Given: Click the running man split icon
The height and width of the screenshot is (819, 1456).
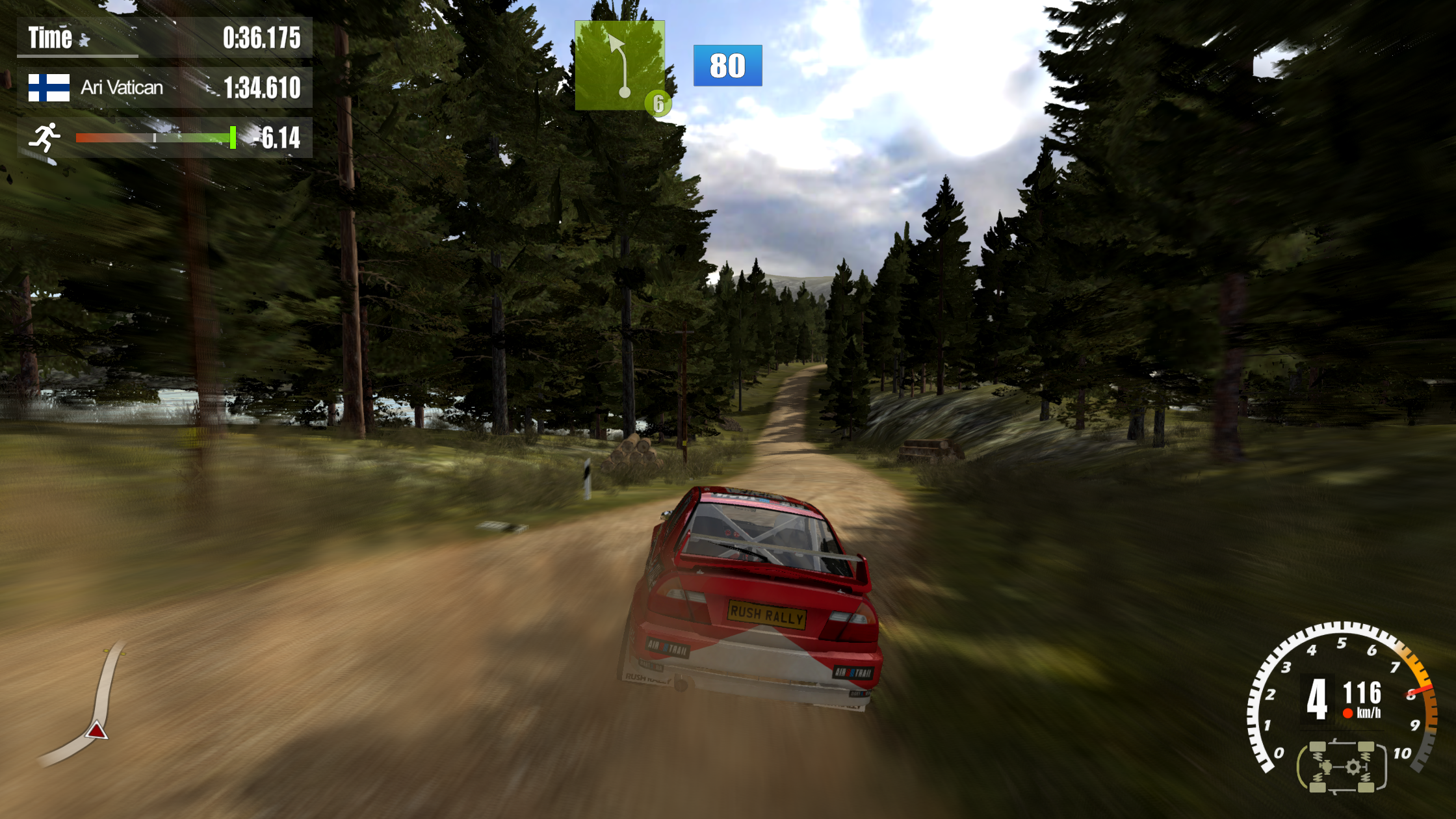Looking at the screenshot, I should pos(45,137).
